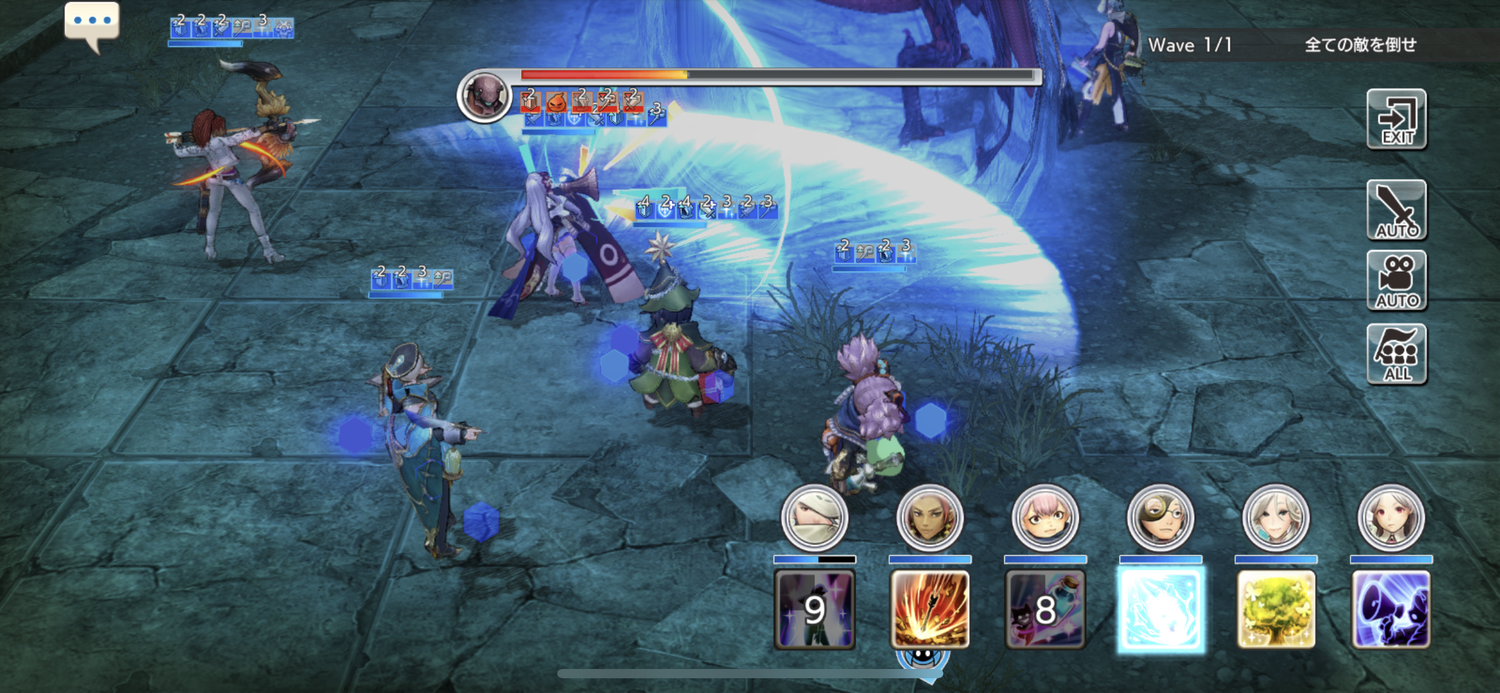The image size is (1500, 693).
Task: Select the ALL party flag button
Action: [1397, 353]
